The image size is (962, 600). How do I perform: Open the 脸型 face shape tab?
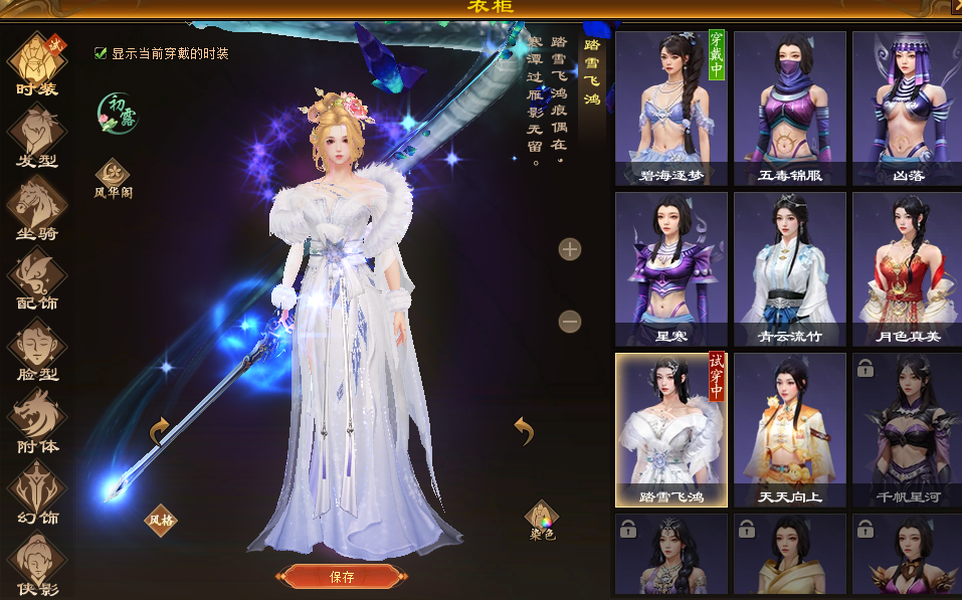[37, 350]
